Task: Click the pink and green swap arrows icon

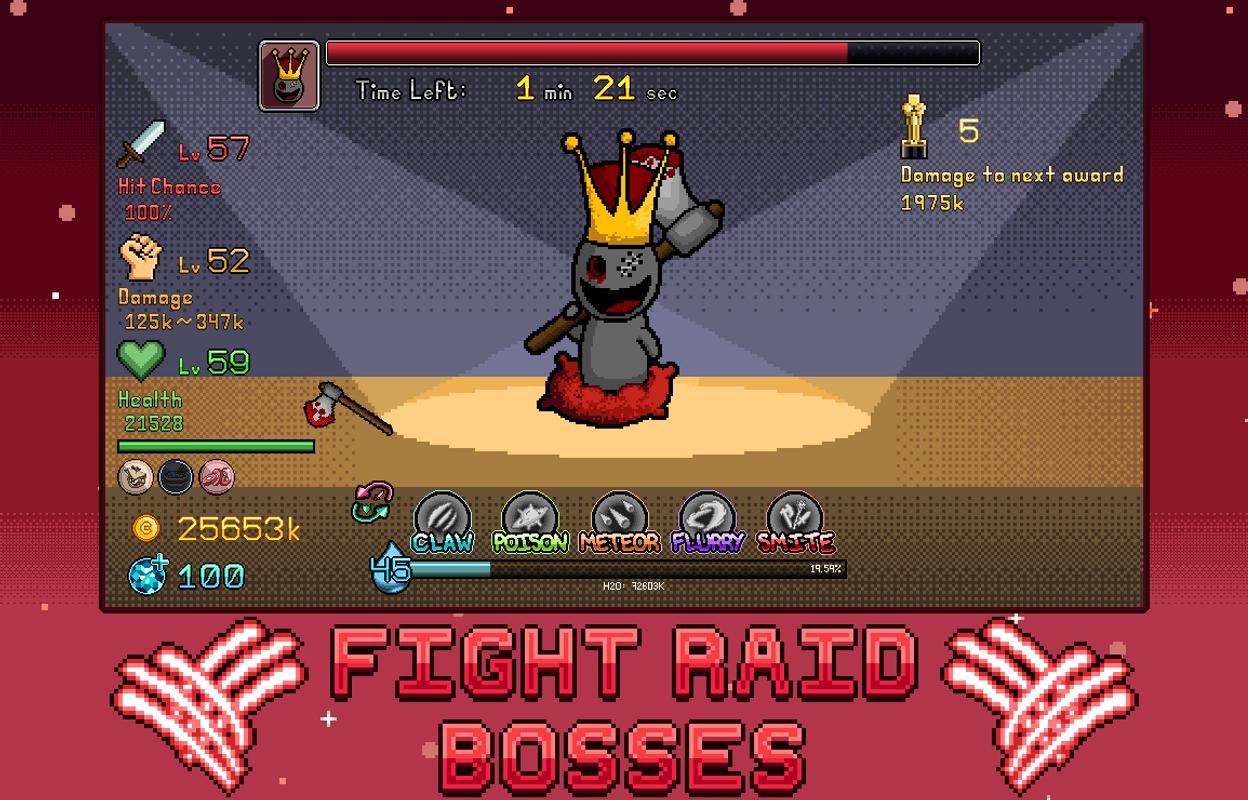Action: pyautogui.click(x=372, y=502)
